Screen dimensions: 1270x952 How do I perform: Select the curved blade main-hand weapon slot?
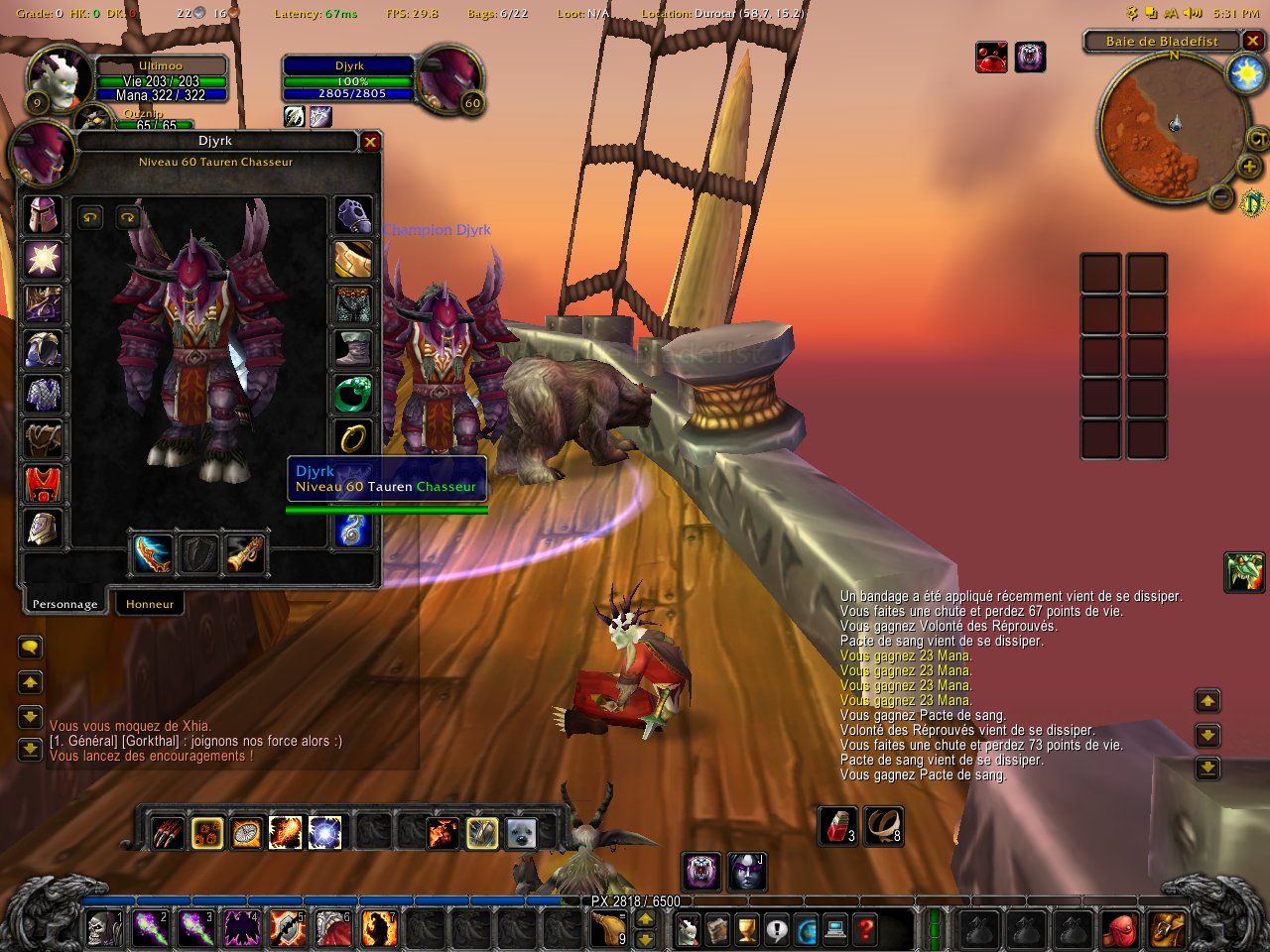pyautogui.click(x=154, y=554)
